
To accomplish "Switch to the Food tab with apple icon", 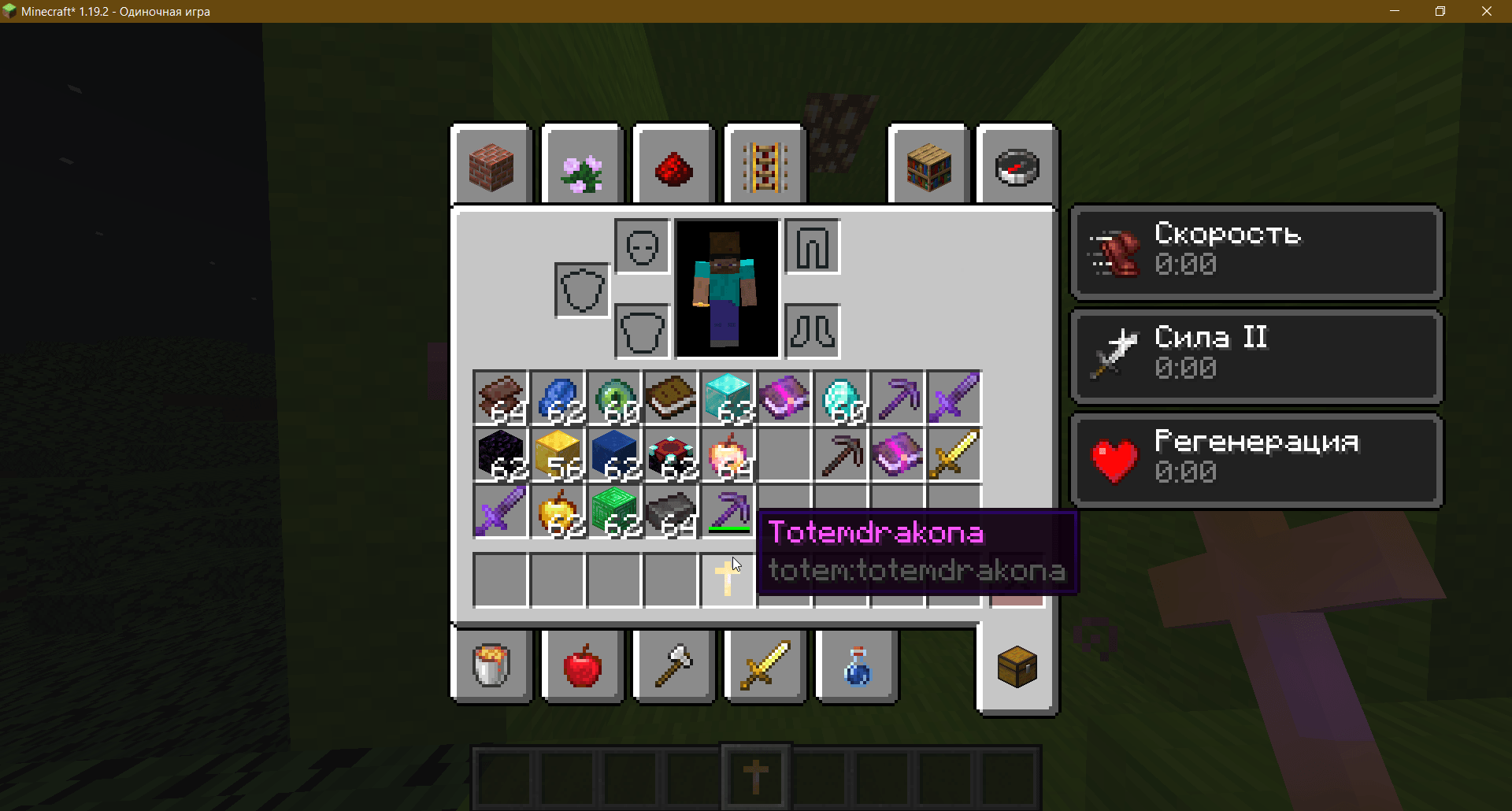I will point(582,665).
